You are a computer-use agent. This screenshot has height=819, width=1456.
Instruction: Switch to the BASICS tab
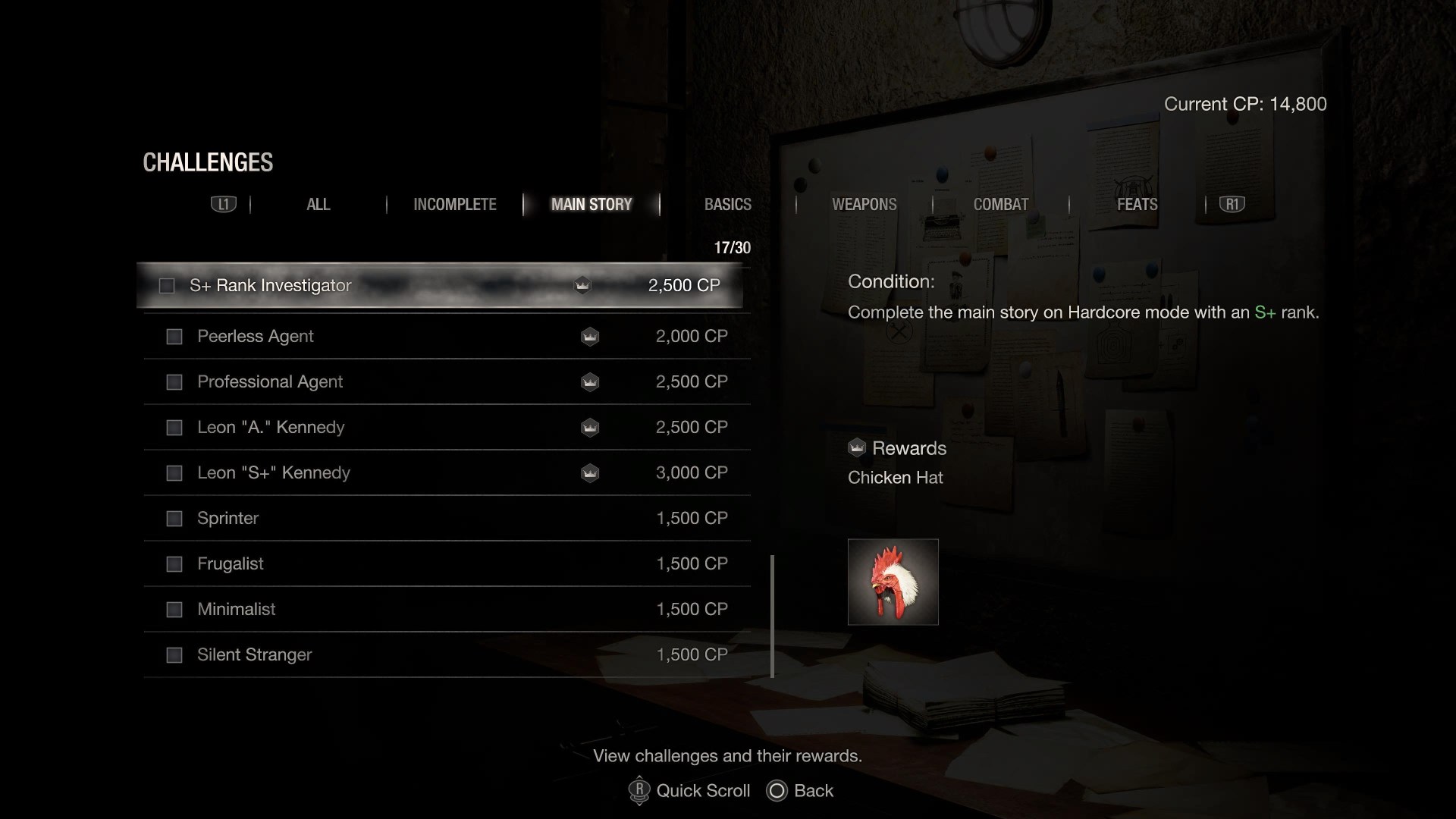pos(727,204)
